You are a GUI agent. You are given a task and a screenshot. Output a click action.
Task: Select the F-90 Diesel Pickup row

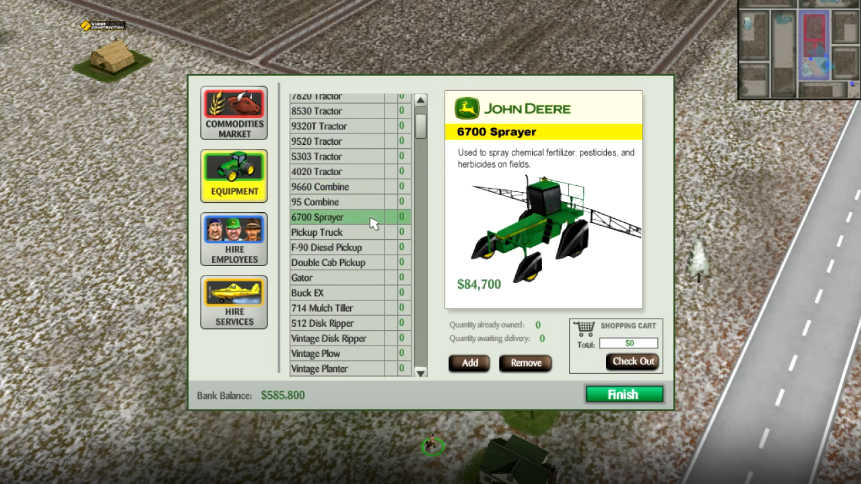click(337, 247)
